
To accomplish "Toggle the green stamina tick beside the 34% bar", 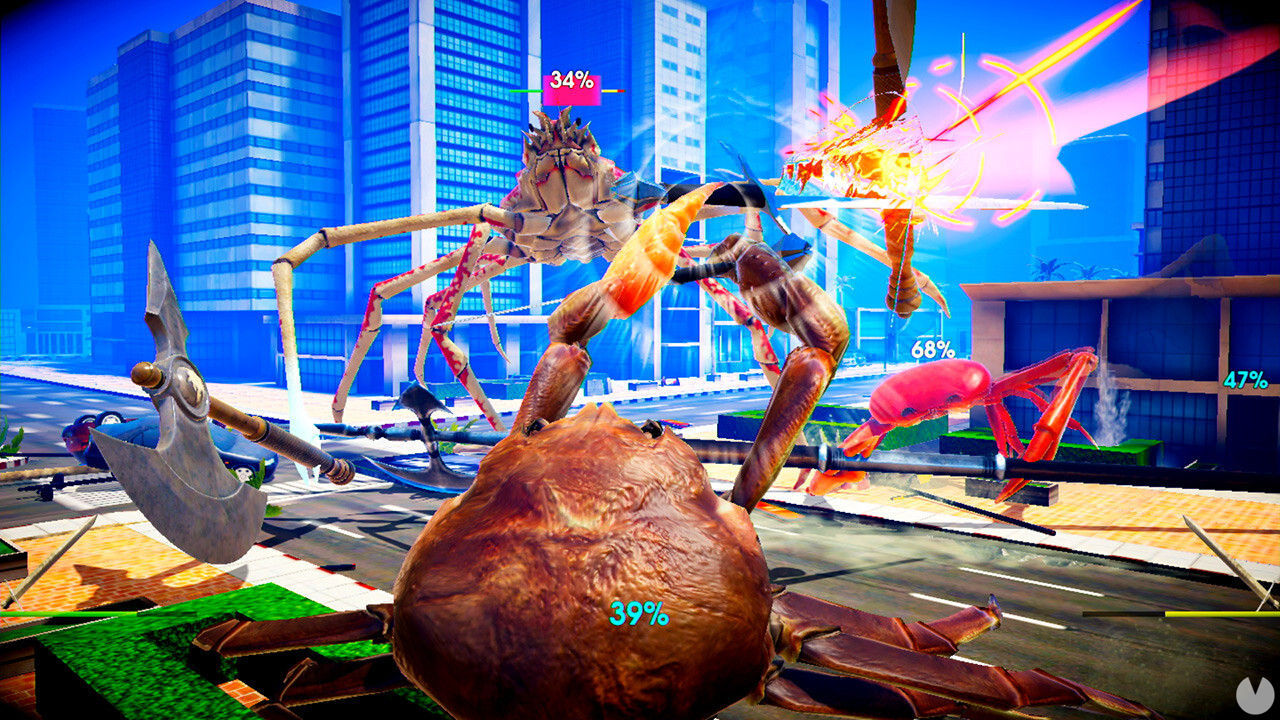I will tap(525, 91).
